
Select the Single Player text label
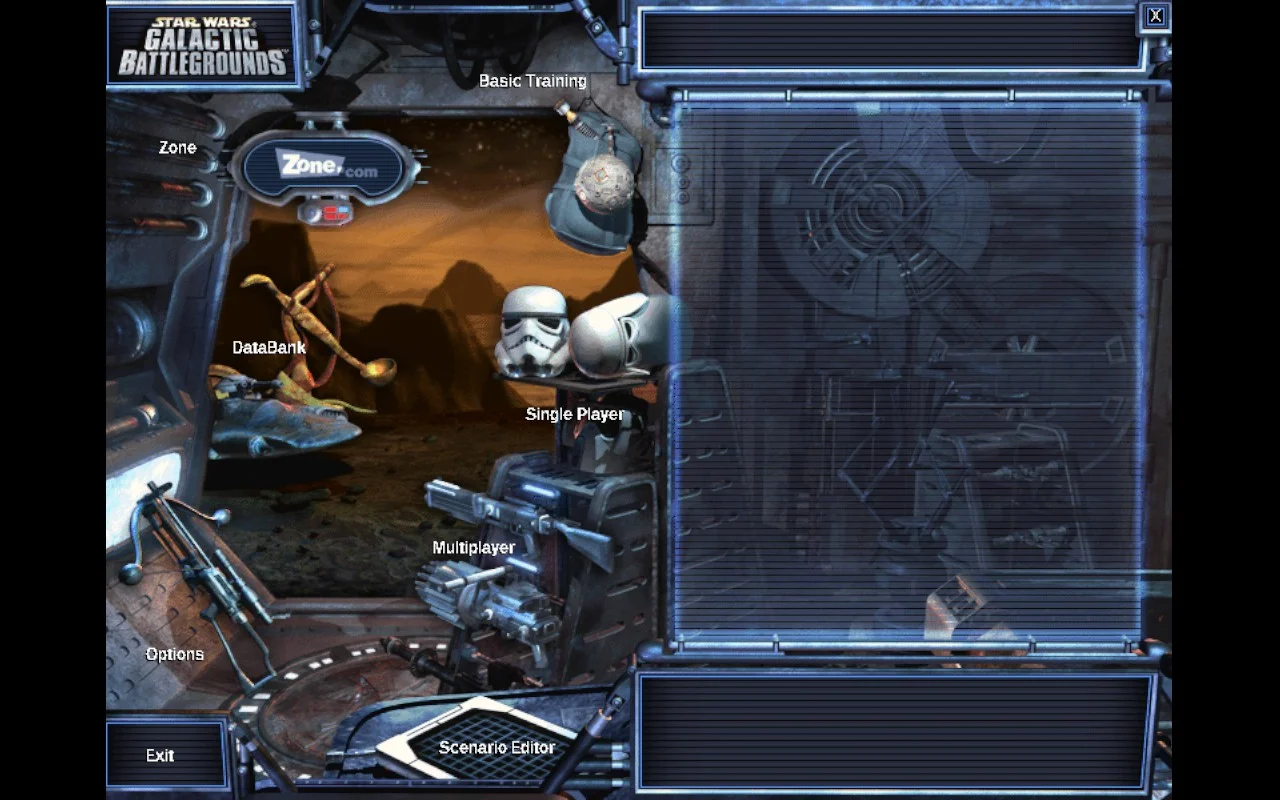point(573,413)
